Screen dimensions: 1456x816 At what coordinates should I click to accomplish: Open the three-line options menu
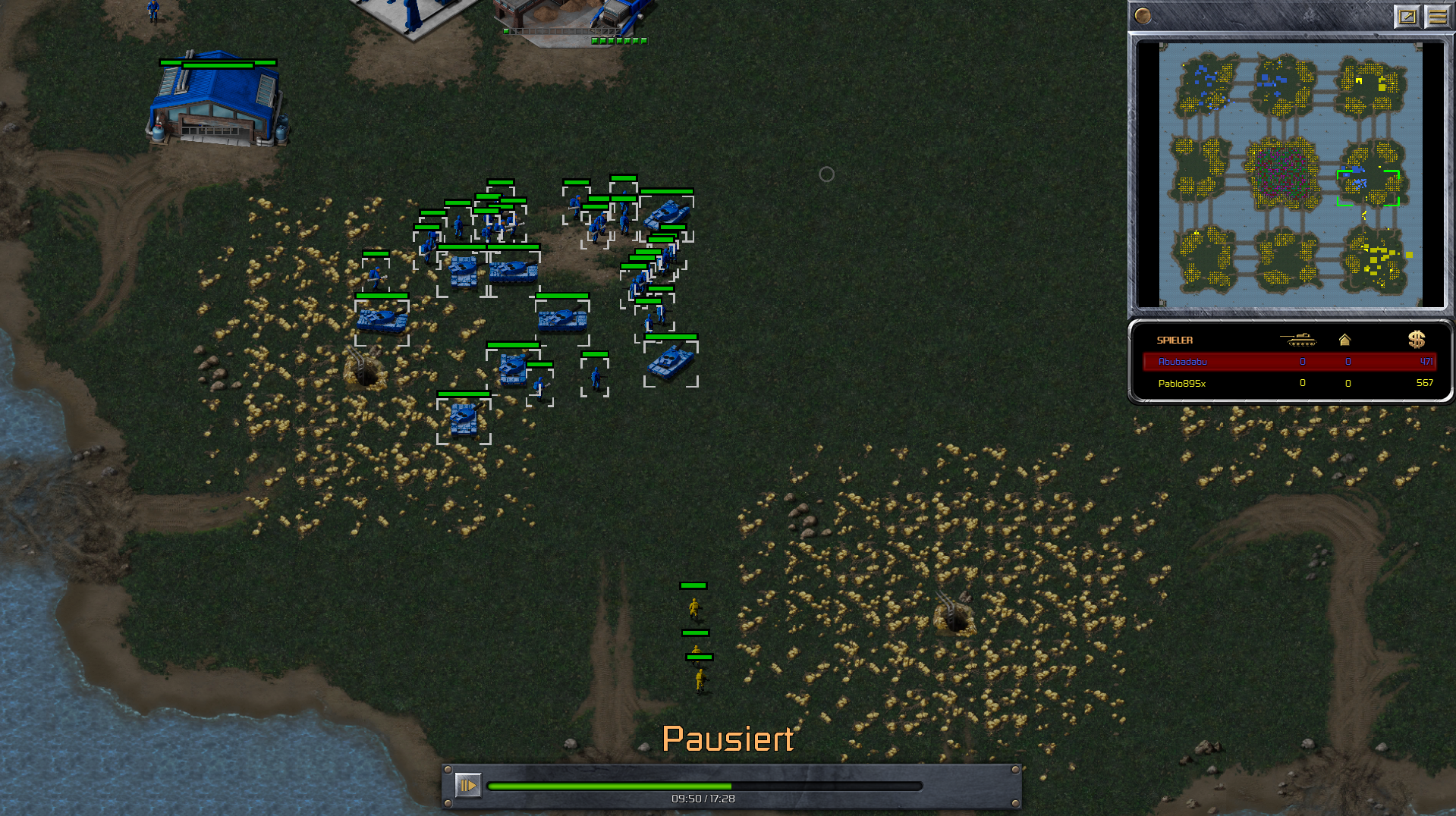point(1437,16)
